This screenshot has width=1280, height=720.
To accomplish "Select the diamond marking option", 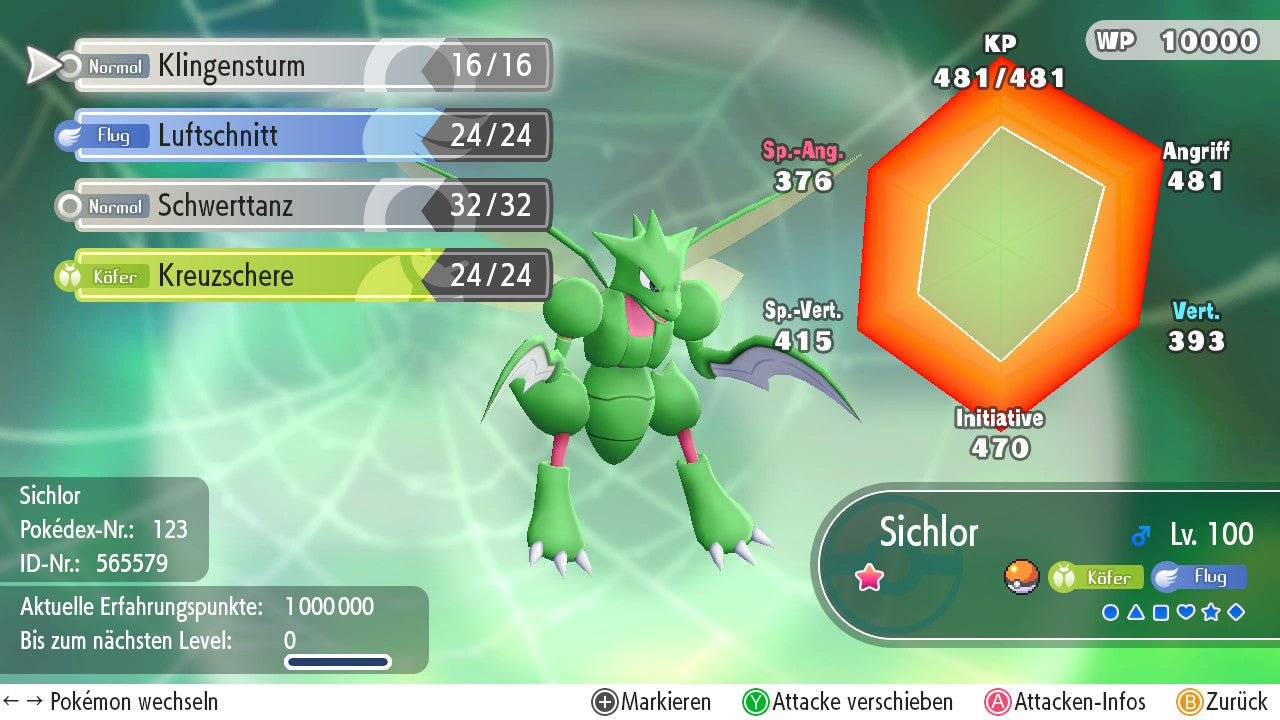I will 1236,612.
